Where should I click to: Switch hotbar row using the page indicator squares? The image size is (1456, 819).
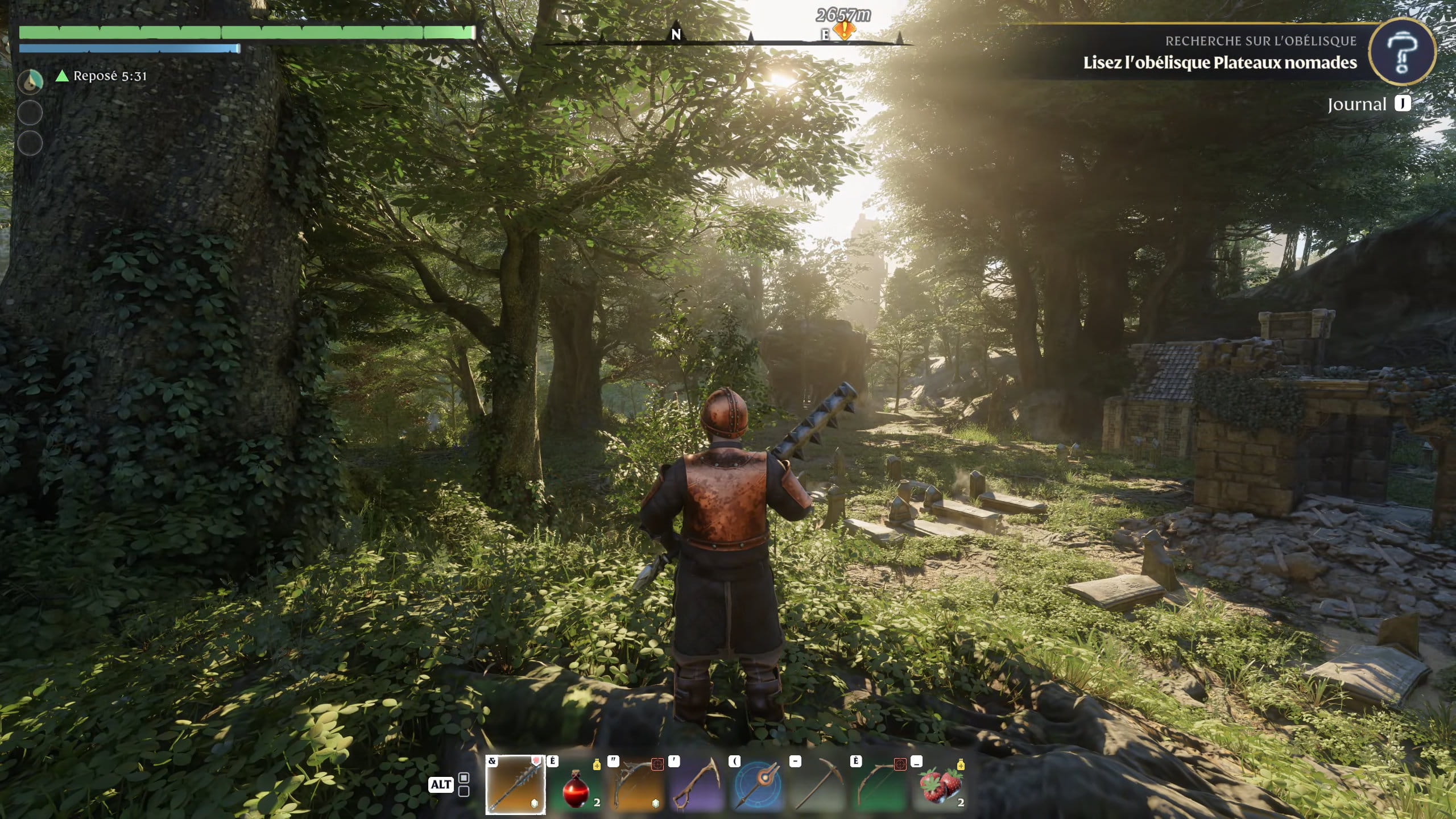coord(464,784)
